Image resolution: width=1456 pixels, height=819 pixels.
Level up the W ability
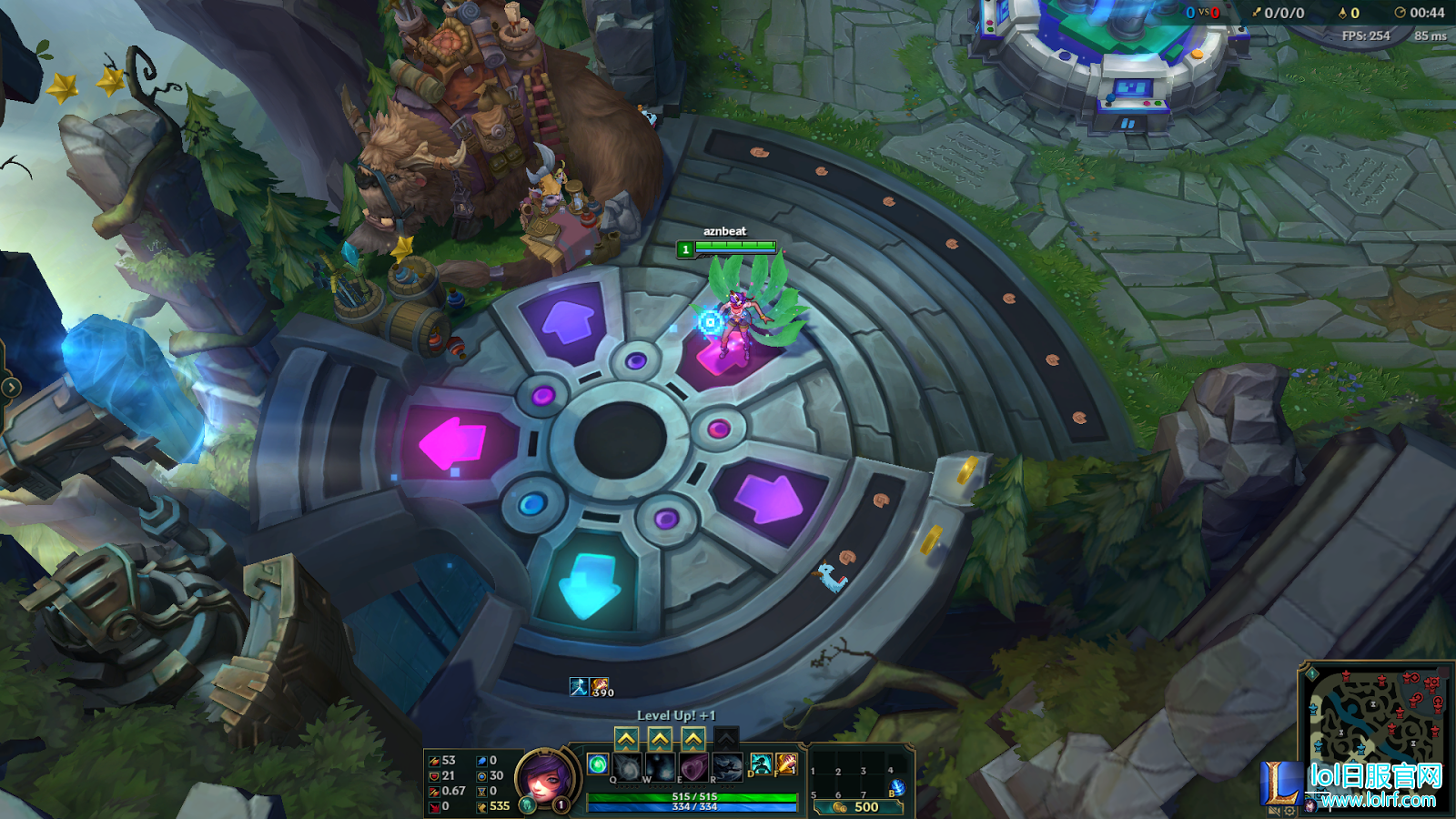click(660, 738)
